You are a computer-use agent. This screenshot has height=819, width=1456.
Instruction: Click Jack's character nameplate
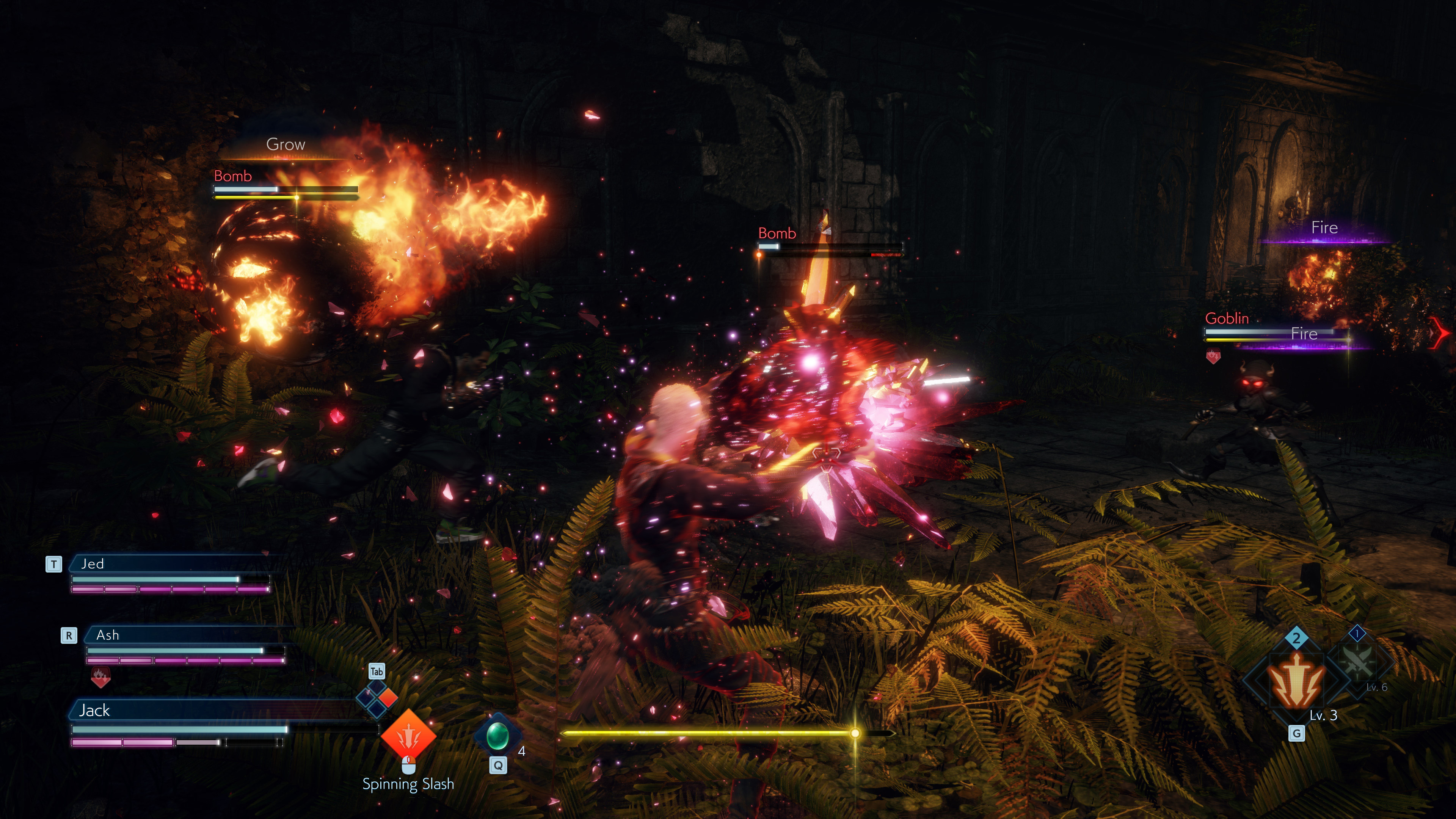click(215, 710)
